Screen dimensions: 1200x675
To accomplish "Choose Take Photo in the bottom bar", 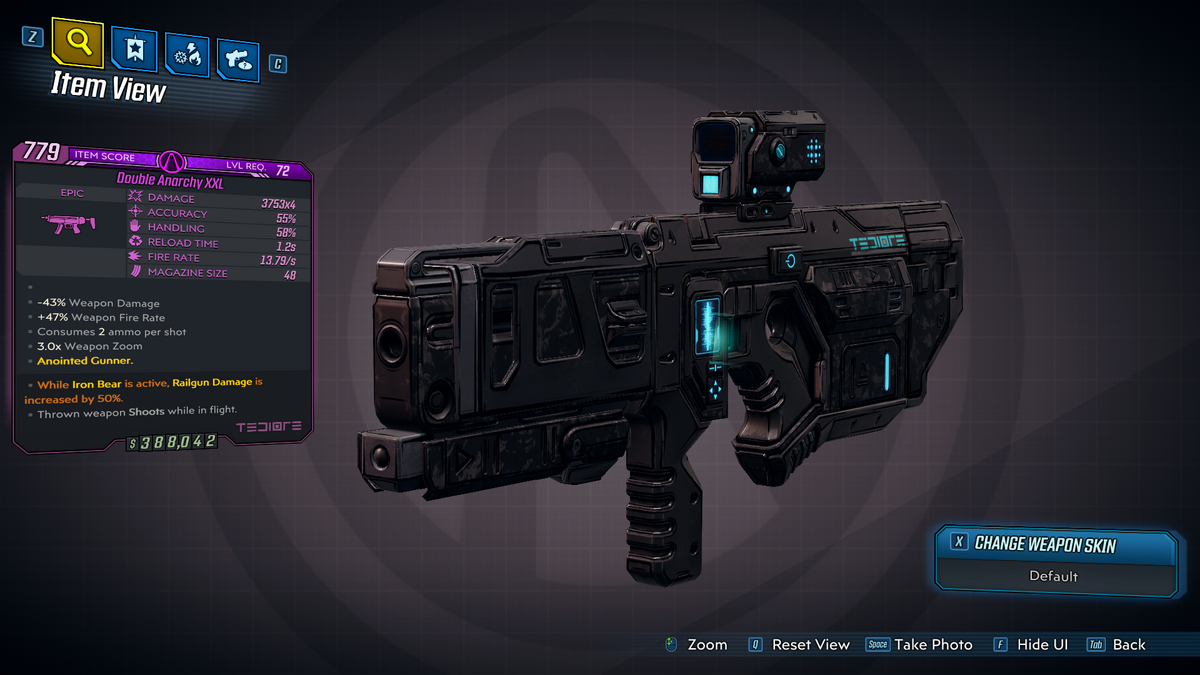I will coord(933,645).
